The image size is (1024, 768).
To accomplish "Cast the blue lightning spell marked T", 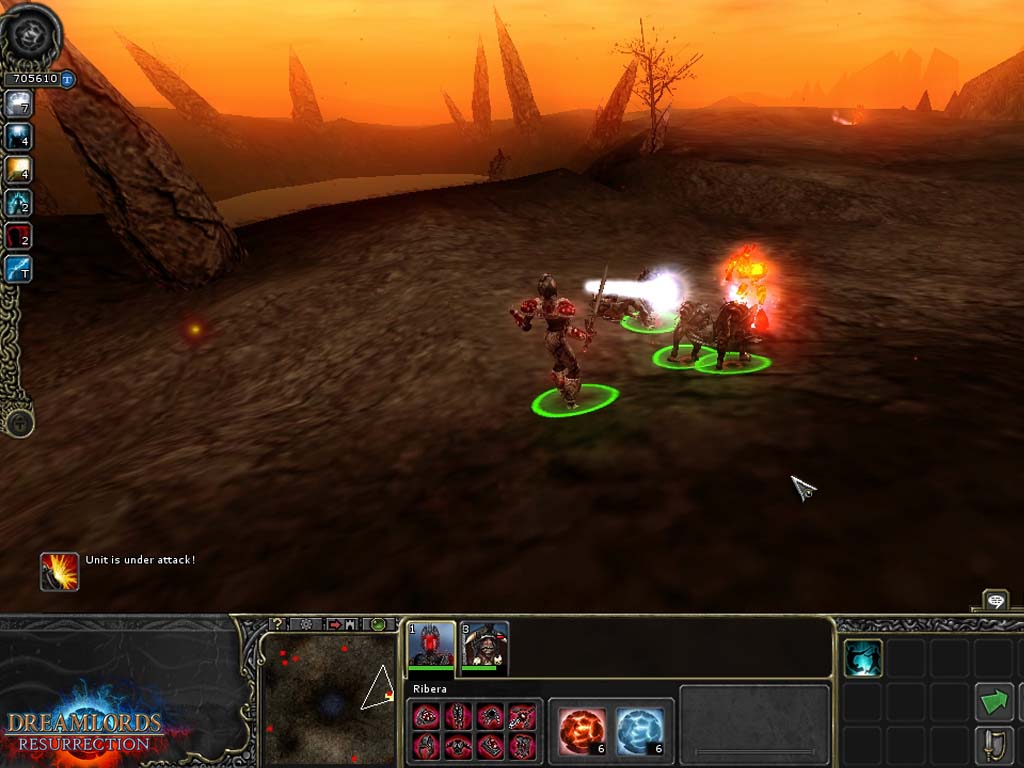I will coord(18,268).
